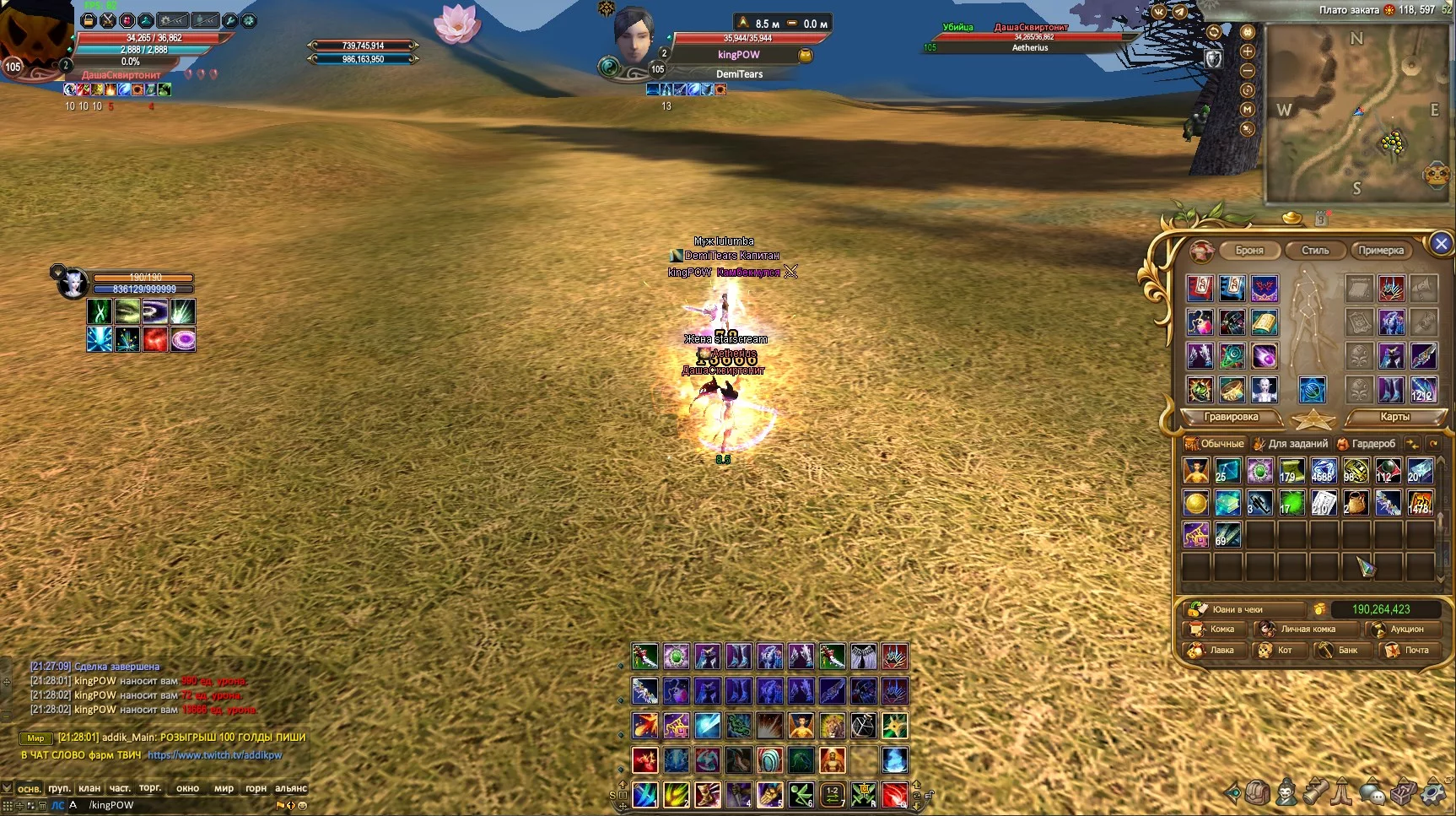This screenshot has width=1456, height=816.
Task: Click the minimap
Action: [1356, 114]
